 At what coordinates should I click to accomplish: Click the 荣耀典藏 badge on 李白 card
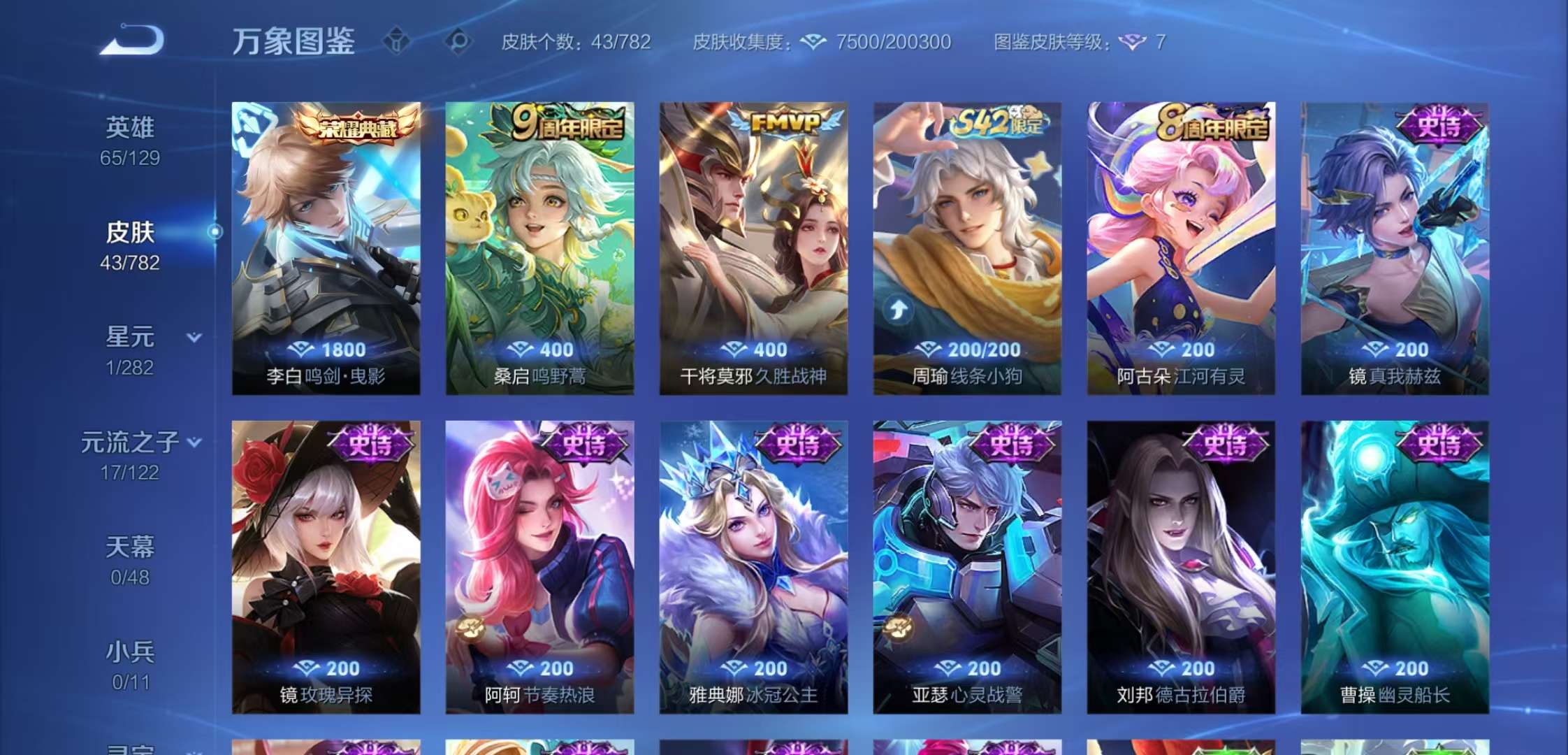pos(358,127)
